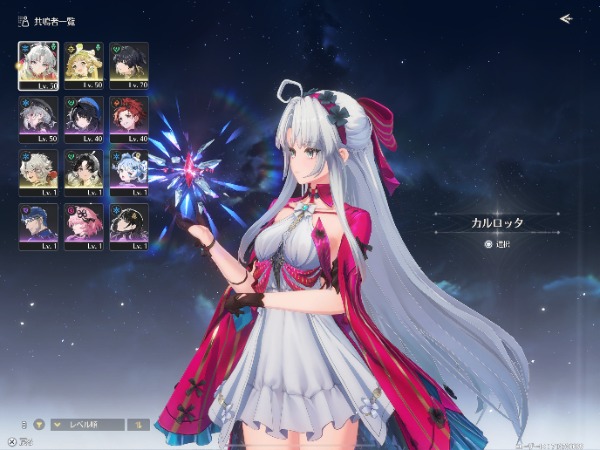Screen dimensions: 600x450
Task: Choose the blue-capped Lv. 1 character
Action: (x=38, y=225)
